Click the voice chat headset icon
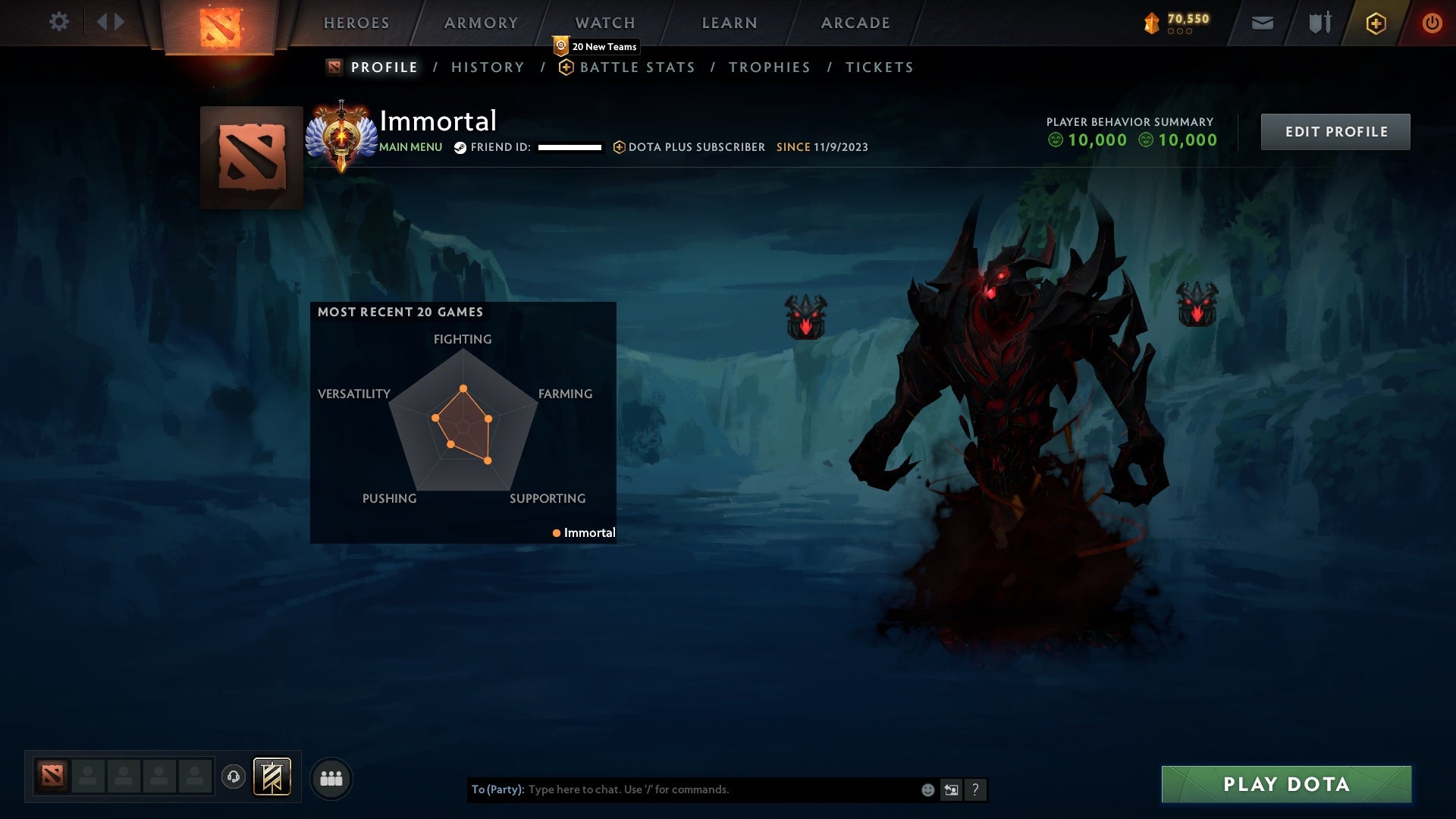The image size is (1456, 819). [233, 777]
